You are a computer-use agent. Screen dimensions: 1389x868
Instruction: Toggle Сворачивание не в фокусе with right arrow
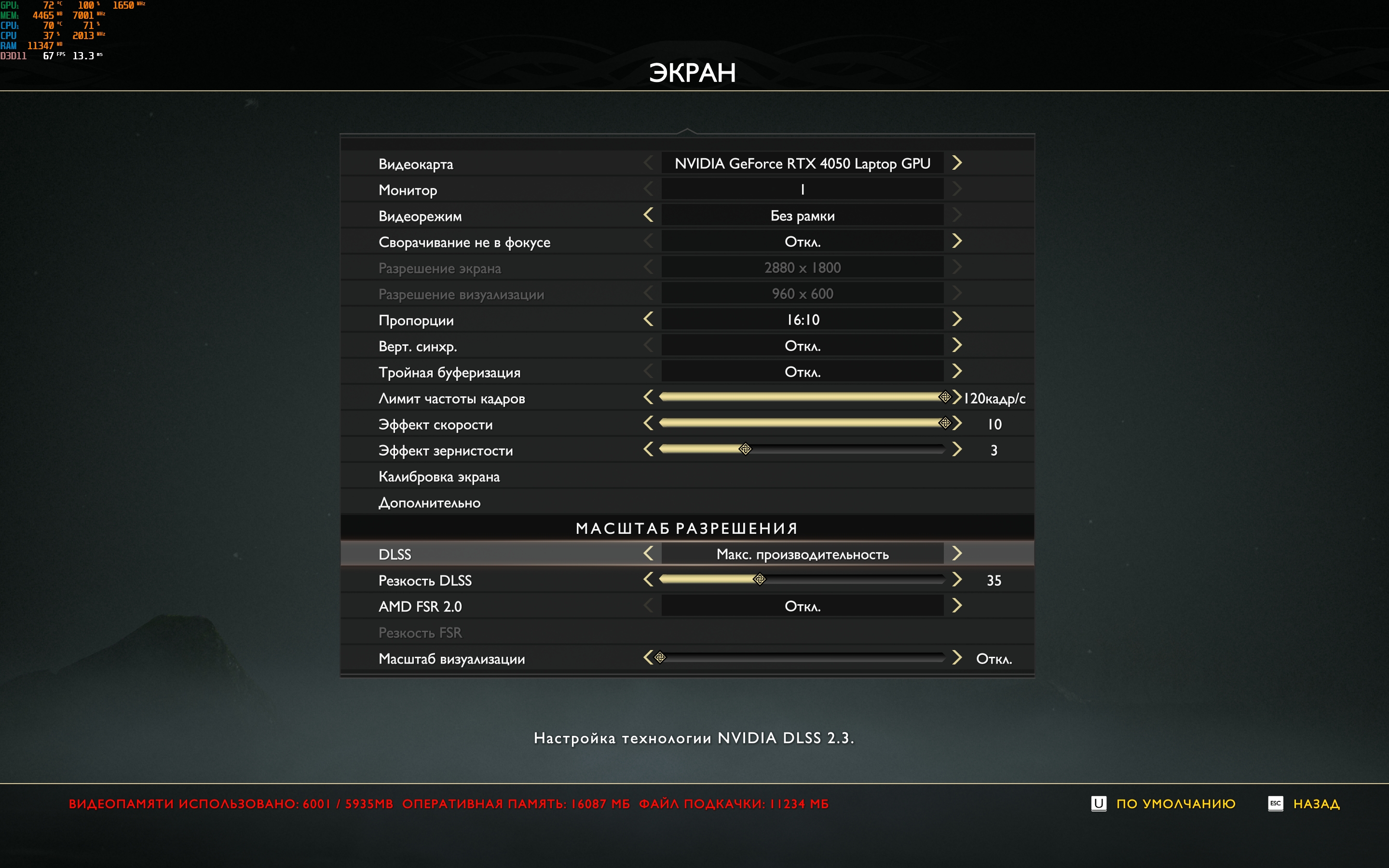click(x=957, y=241)
